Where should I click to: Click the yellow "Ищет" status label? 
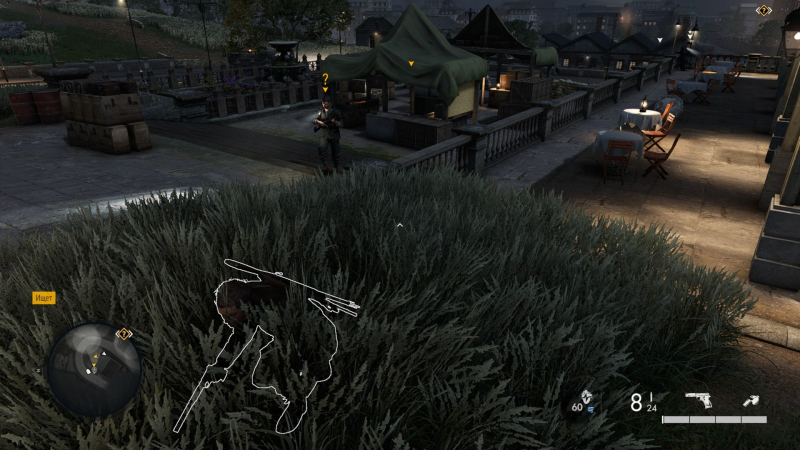coord(44,298)
